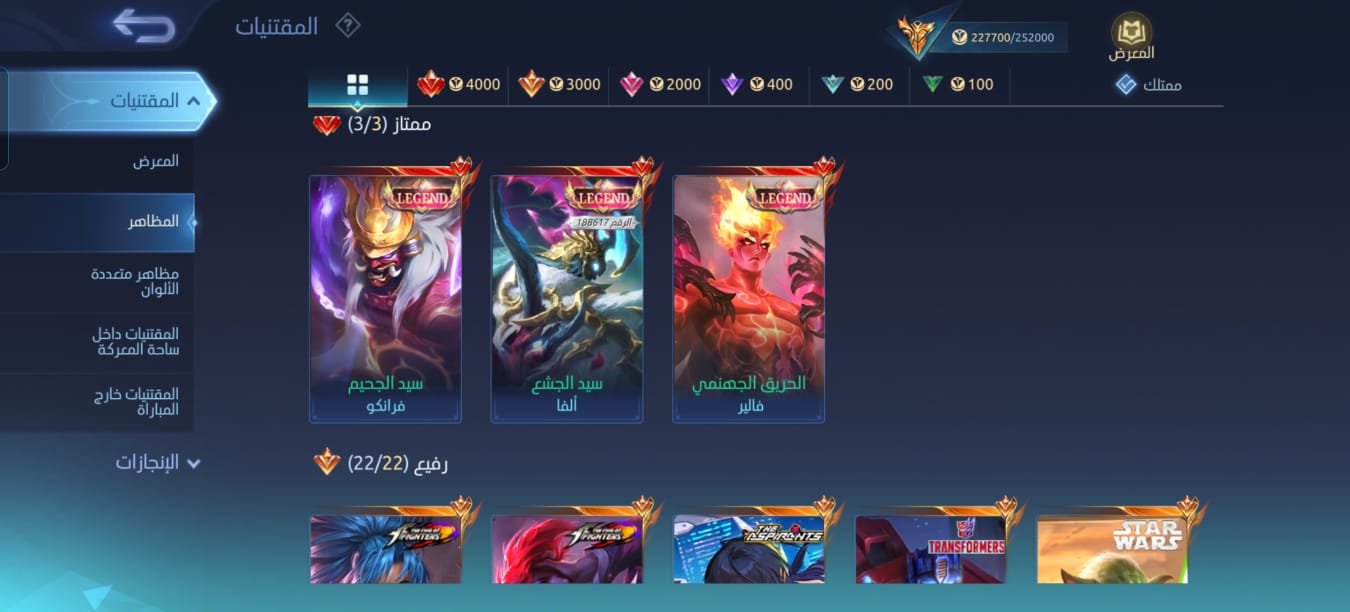Screen dimensions: 1350x612
Task: Filter by the 100-point tier
Action: pyautogui.click(x=959, y=84)
